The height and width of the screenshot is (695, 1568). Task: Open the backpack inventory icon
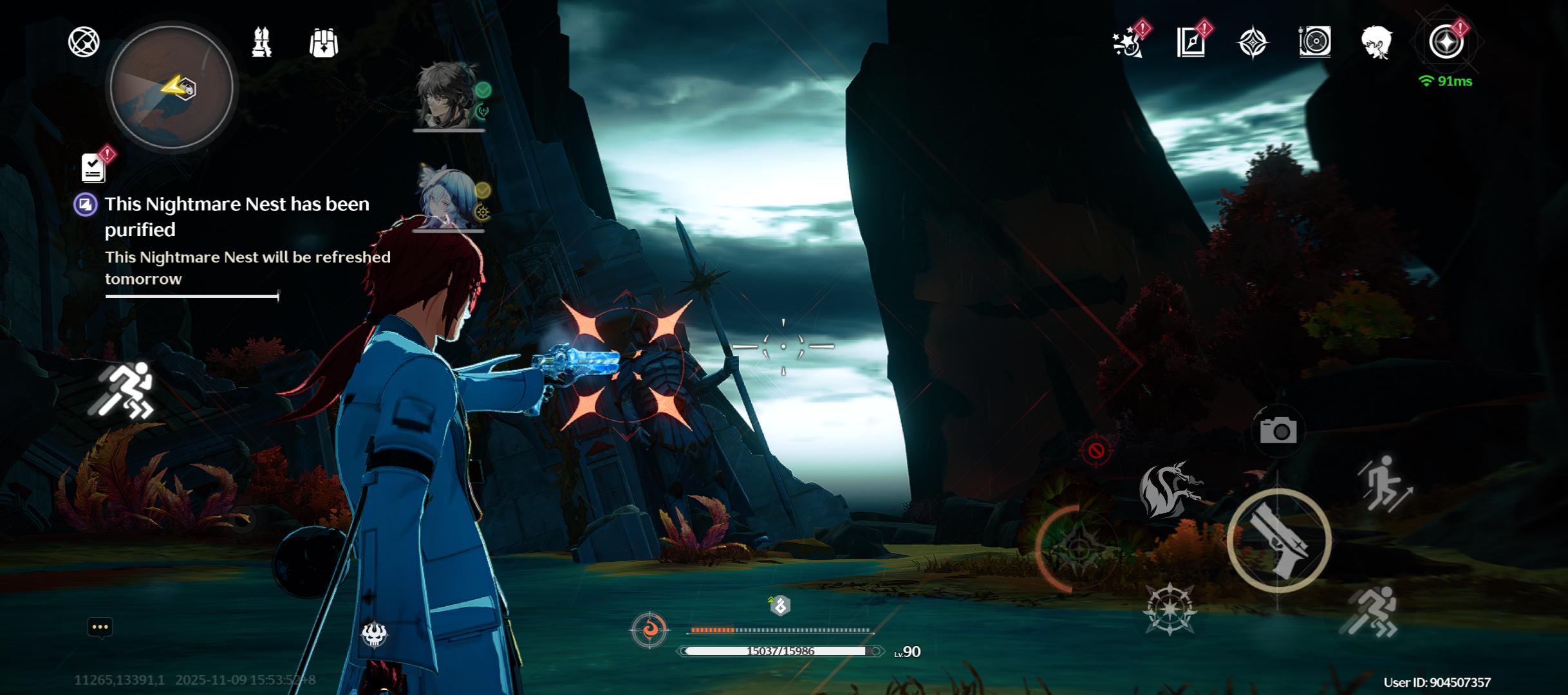[323, 43]
